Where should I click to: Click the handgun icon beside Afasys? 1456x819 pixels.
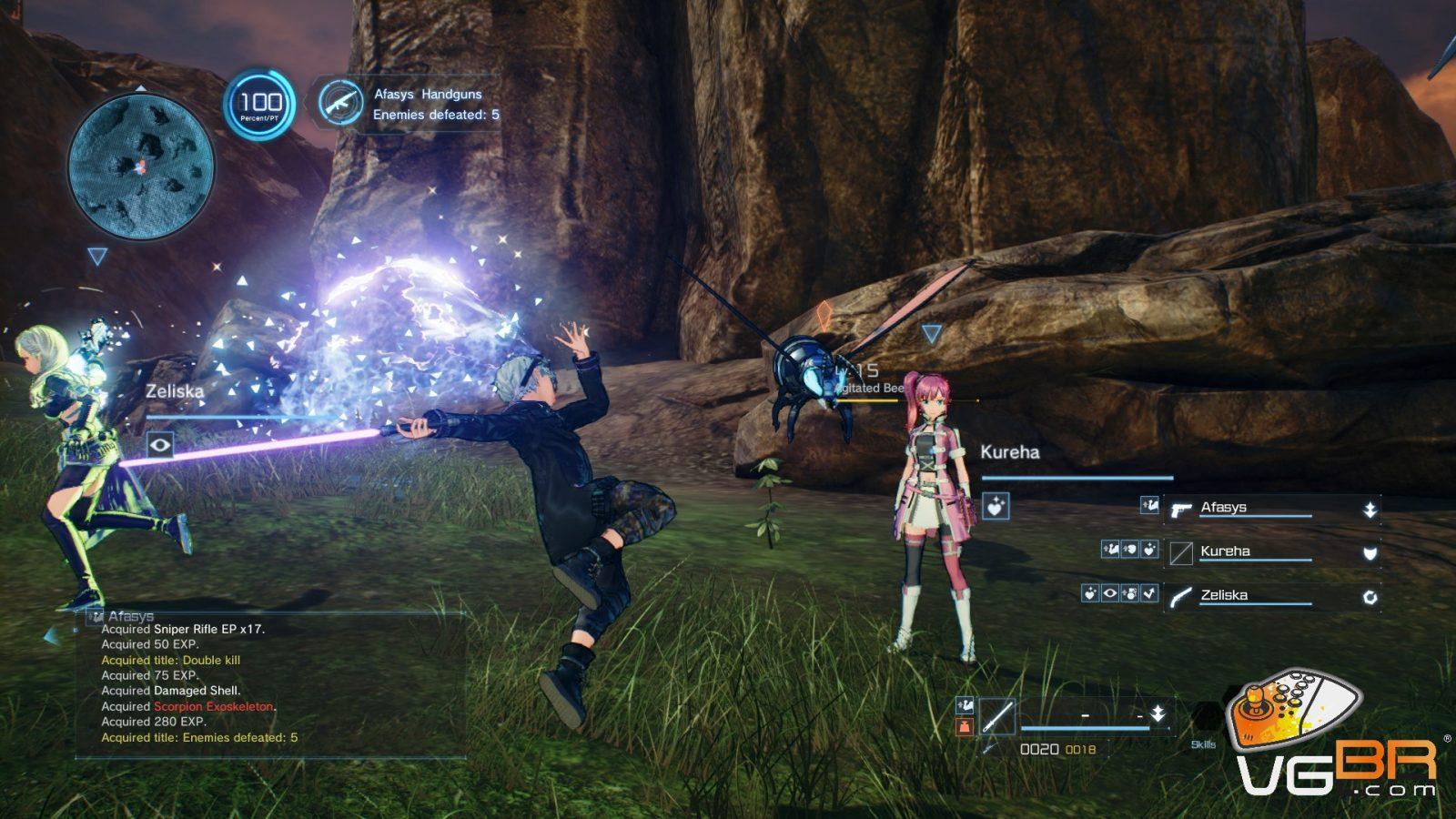pyautogui.click(x=1180, y=510)
